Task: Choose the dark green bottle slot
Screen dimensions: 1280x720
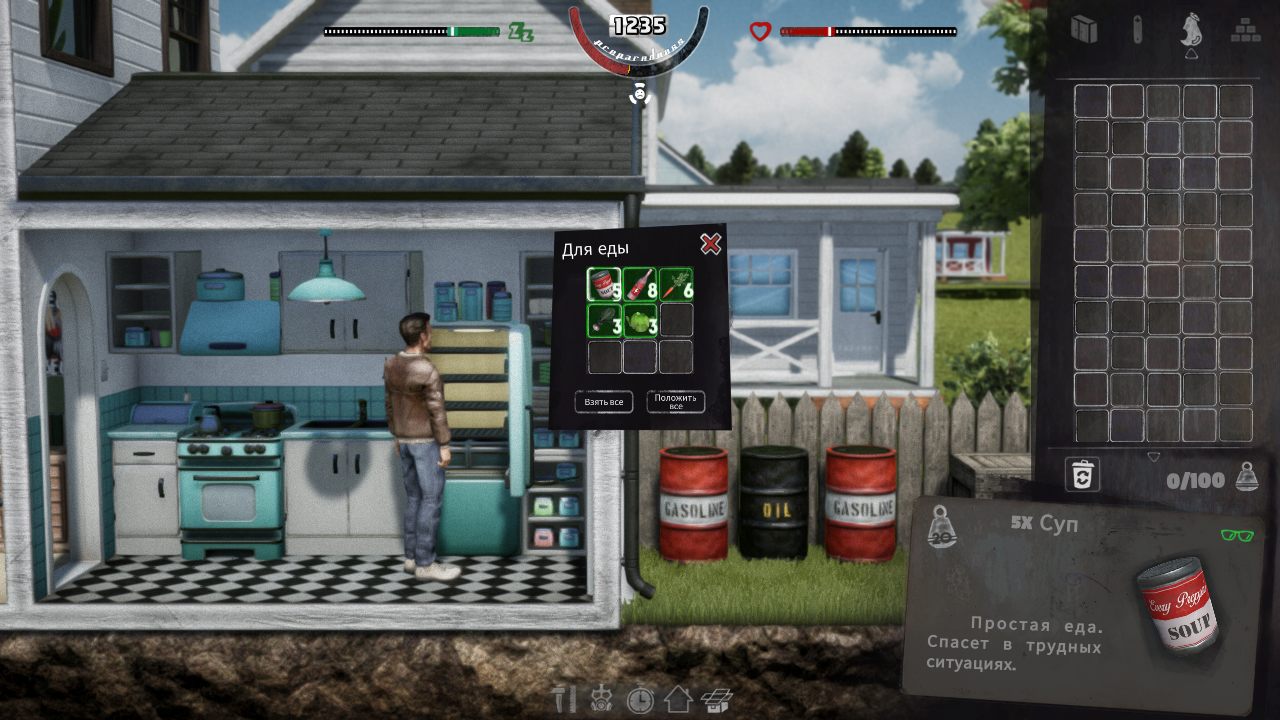Action: [604, 320]
